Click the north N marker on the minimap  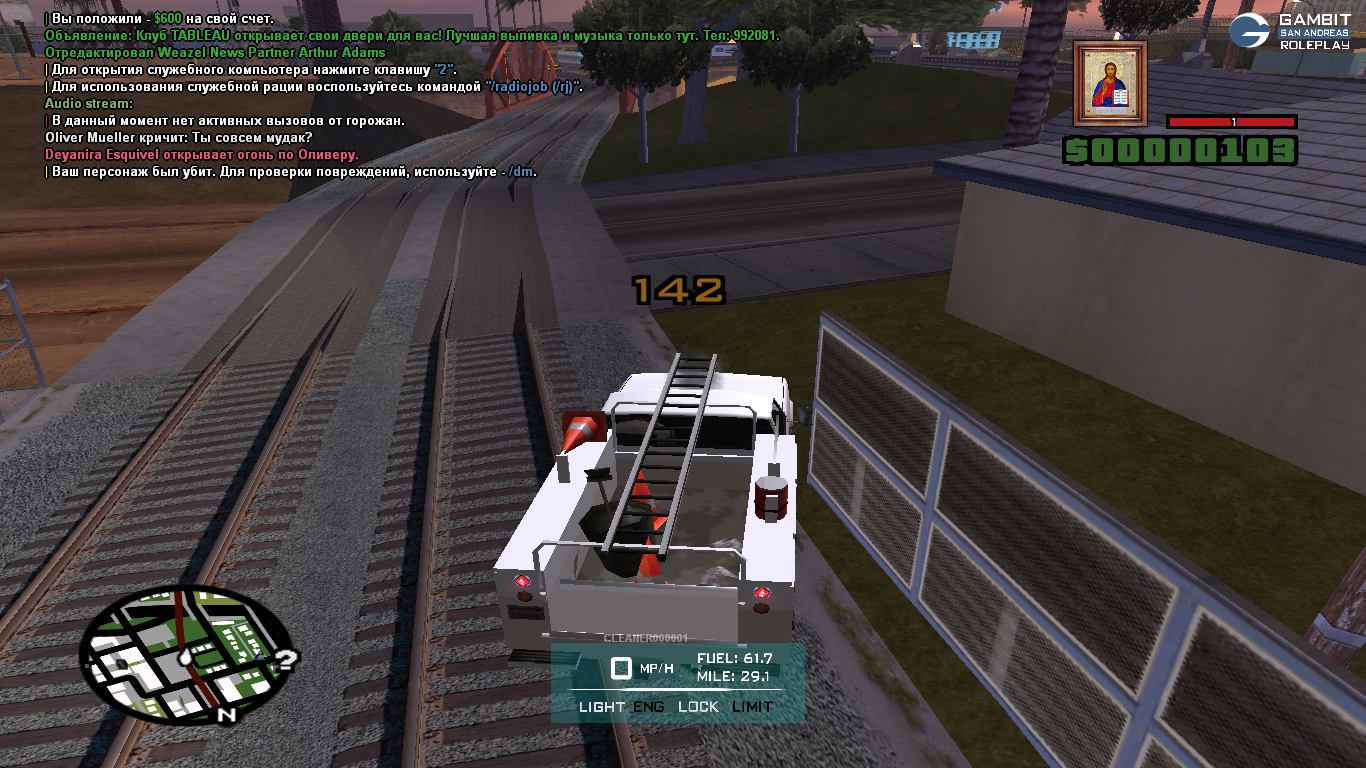[x=227, y=715]
